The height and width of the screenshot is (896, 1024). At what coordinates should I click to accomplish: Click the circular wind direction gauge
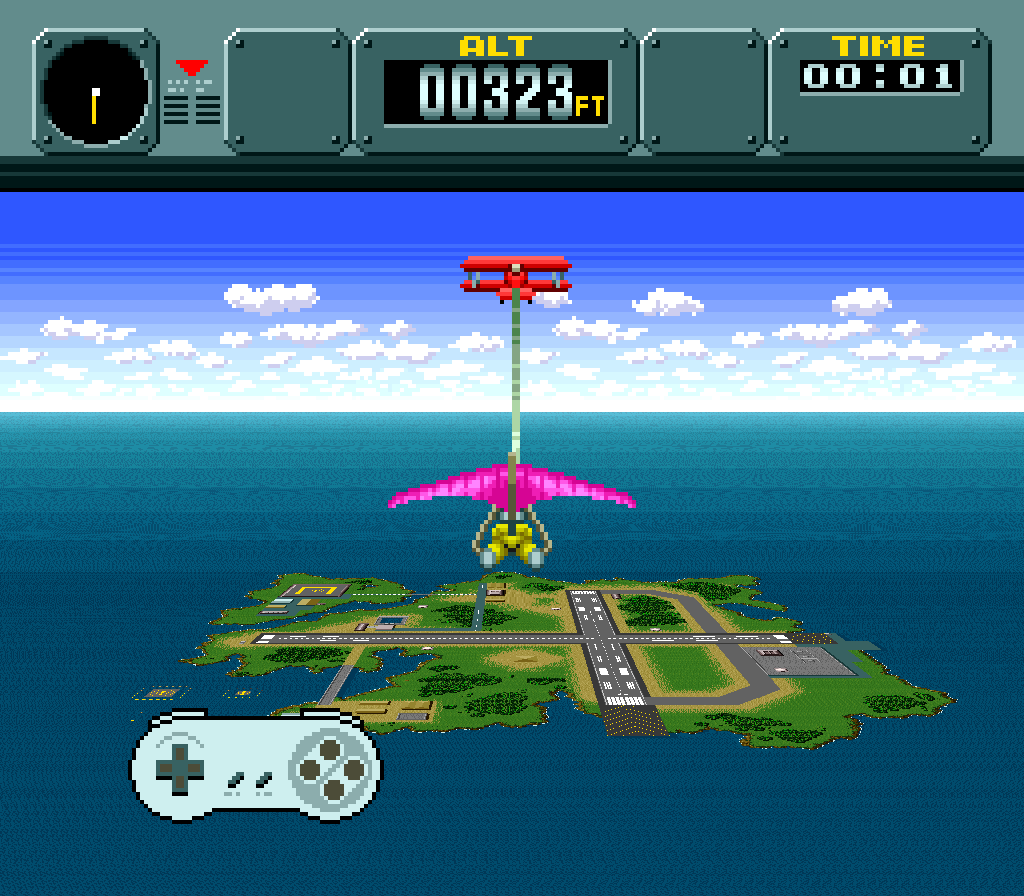95,91
